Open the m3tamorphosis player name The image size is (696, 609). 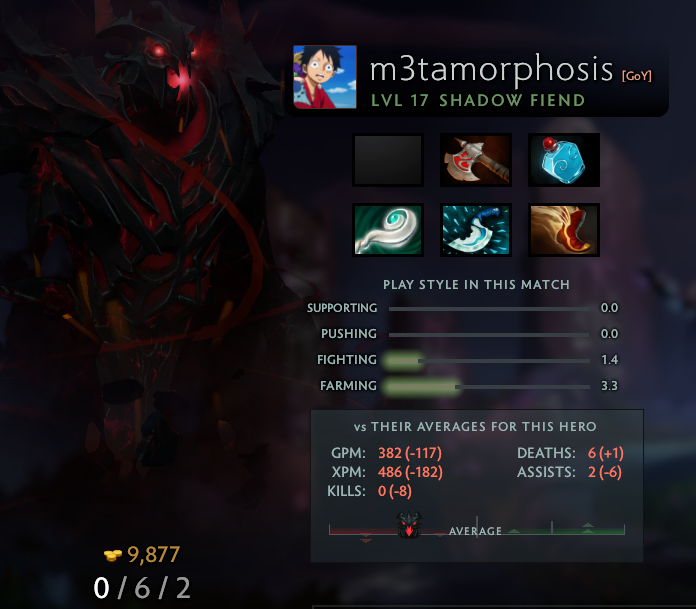[x=491, y=69]
